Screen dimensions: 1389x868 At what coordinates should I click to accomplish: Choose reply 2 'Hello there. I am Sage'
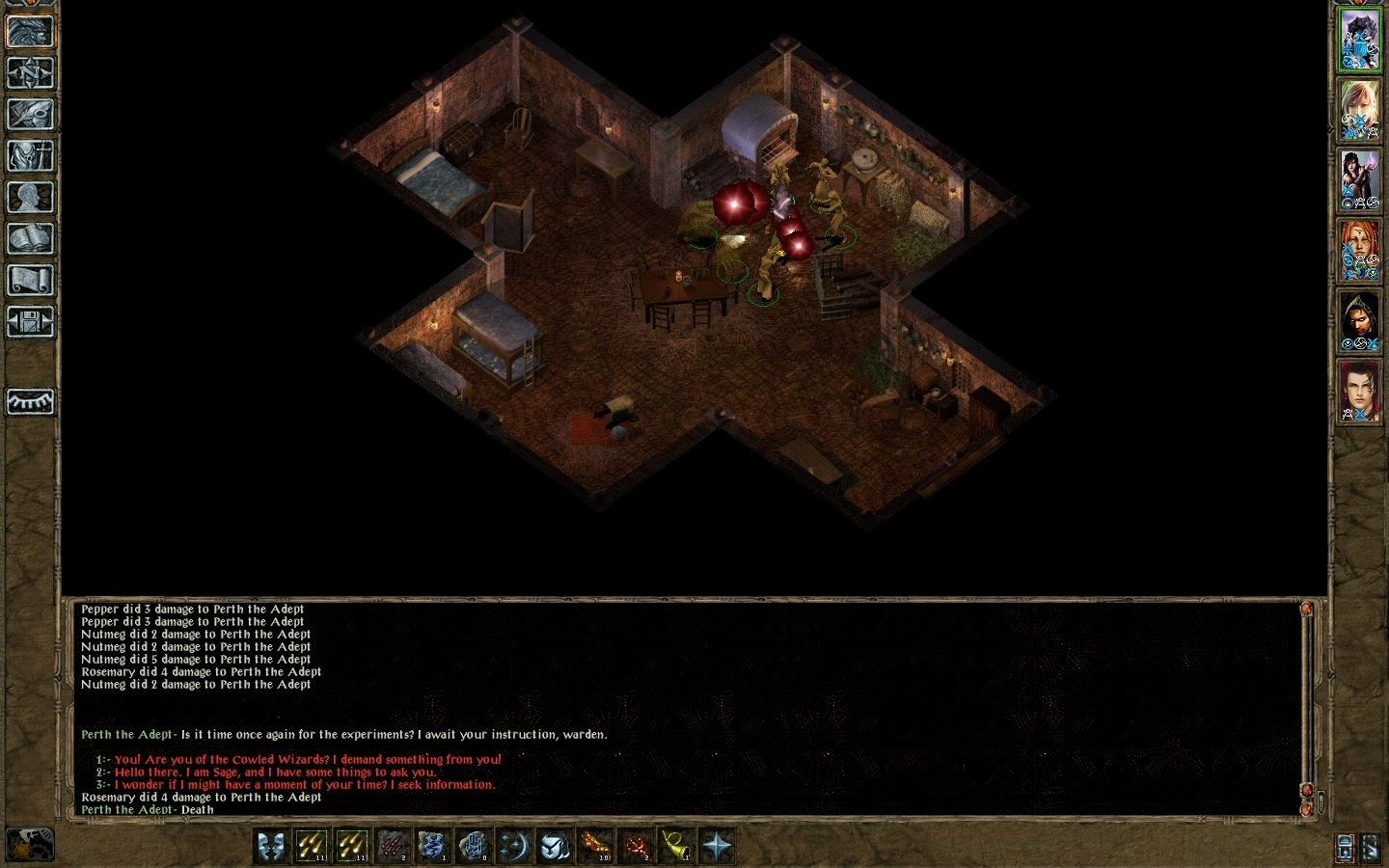point(275,773)
